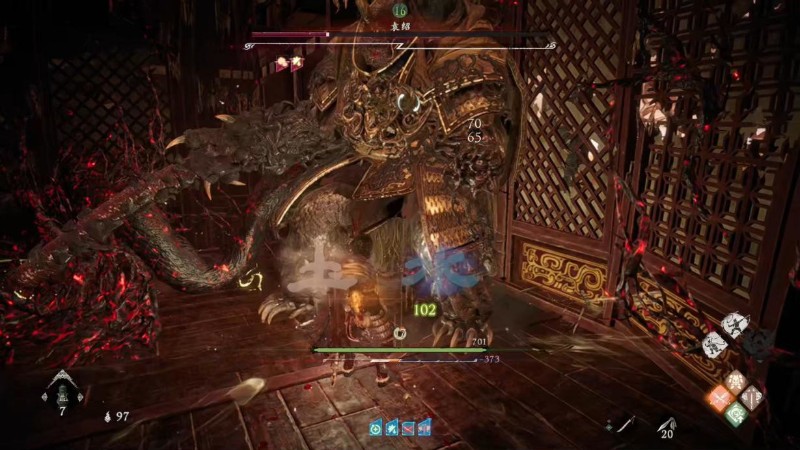Choose the arrow ammunition icon

pos(665,426)
